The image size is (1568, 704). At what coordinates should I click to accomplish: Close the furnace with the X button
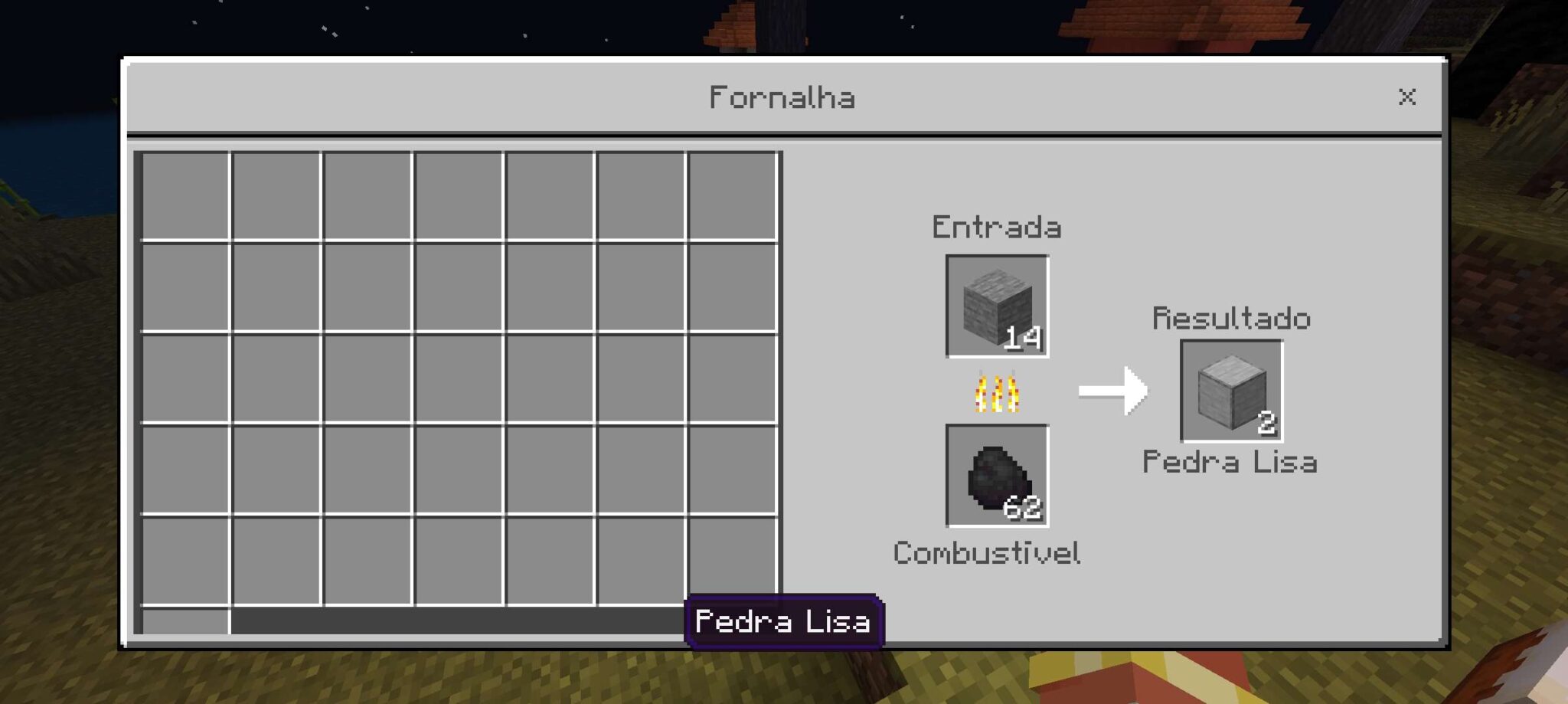tap(1408, 97)
